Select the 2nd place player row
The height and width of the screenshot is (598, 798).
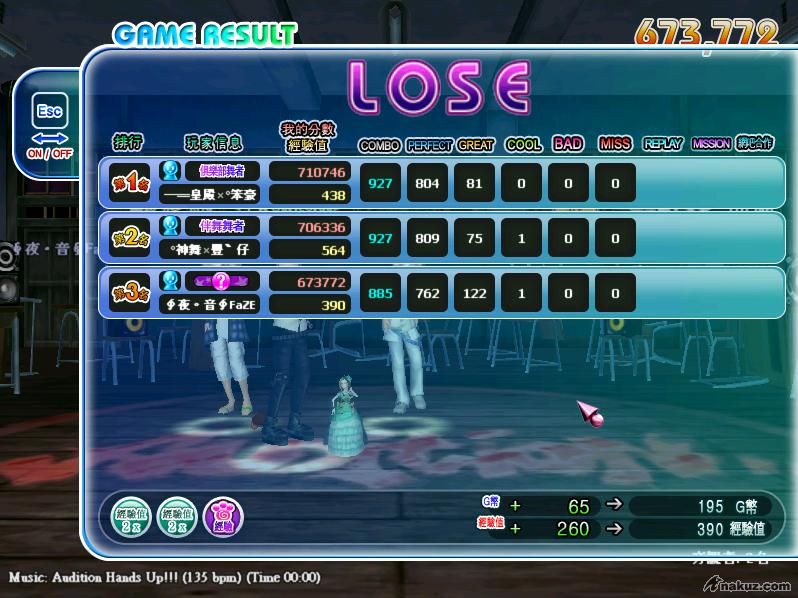tap(440, 238)
